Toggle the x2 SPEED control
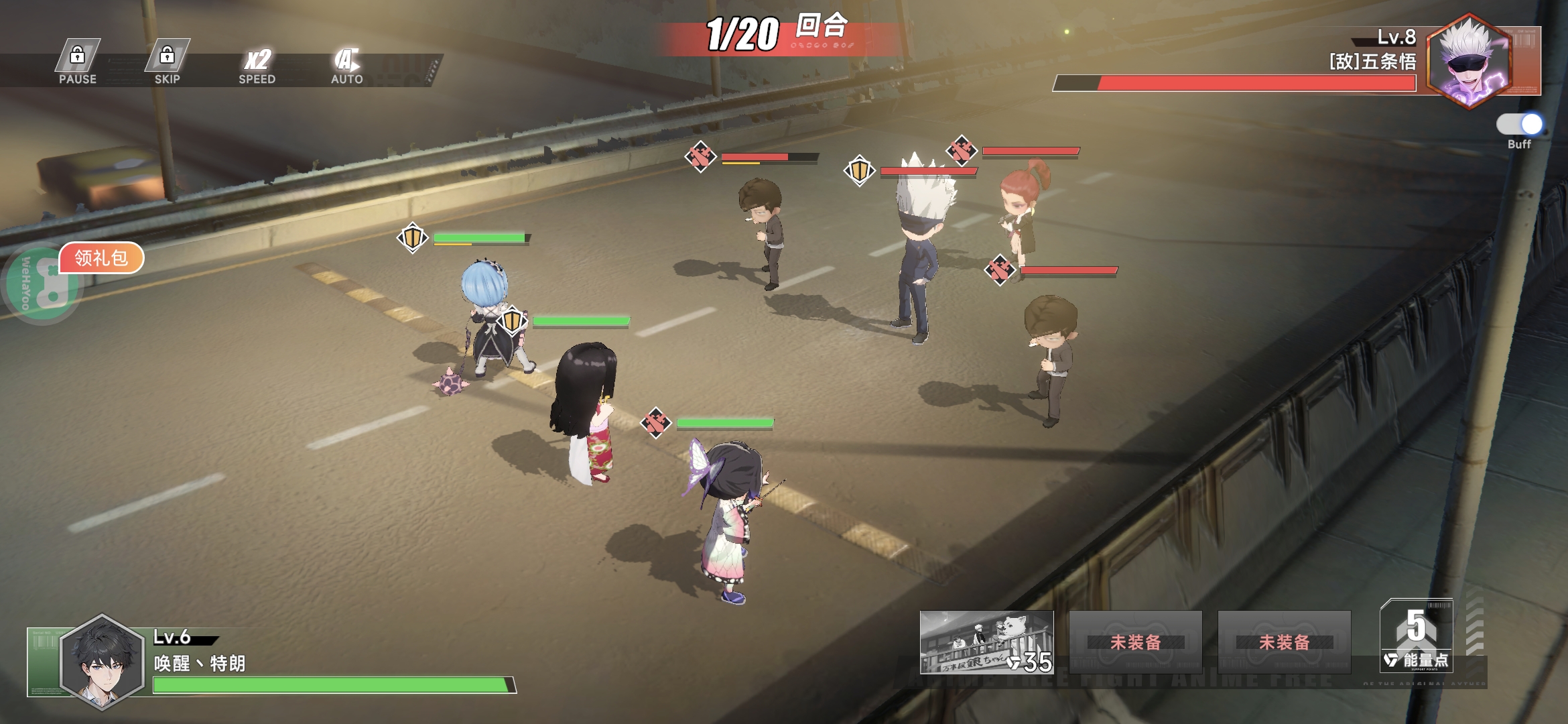This screenshot has height=724, width=1568. (257, 65)
